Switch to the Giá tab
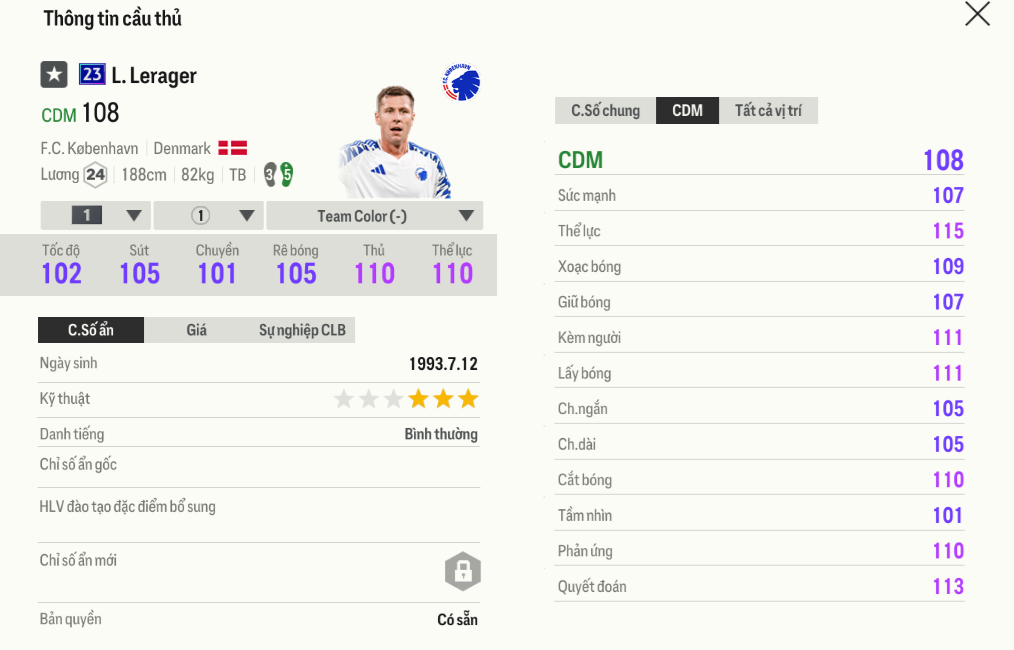The image size is (1014, 650). coord(196,330)
